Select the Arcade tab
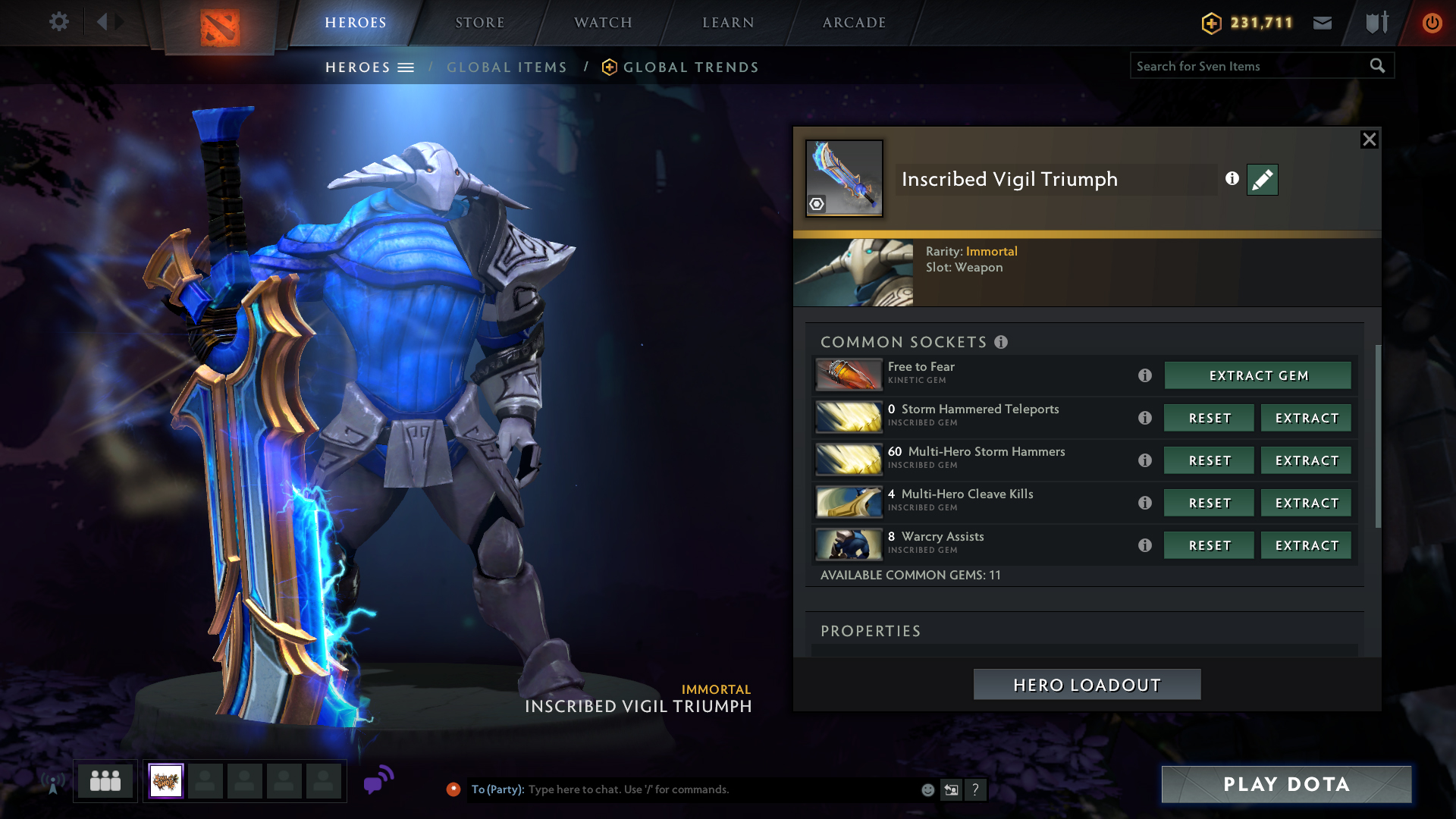The image size is (1456, 819). (x=854, y=23)
